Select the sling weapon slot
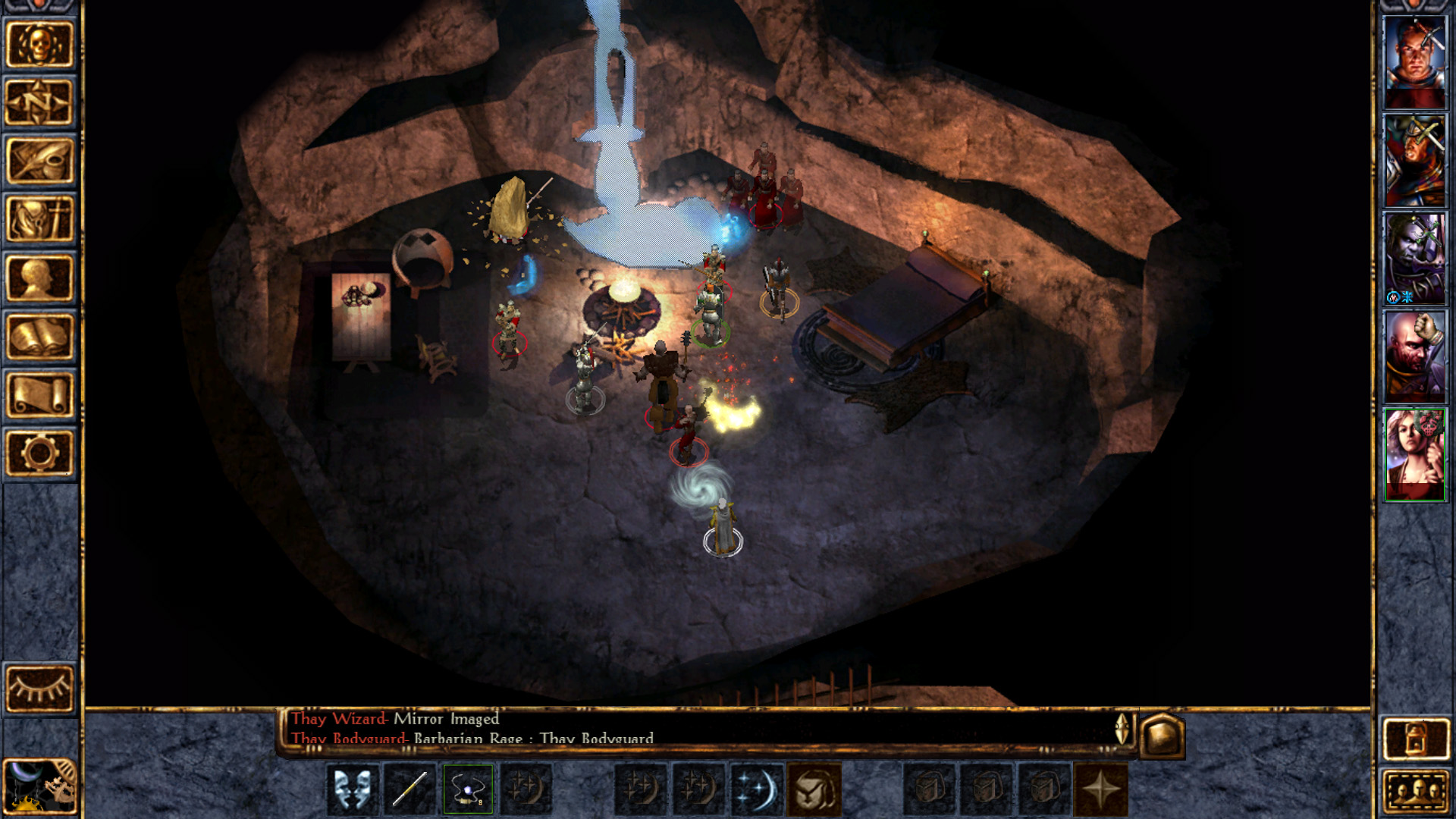The image size is (1456, 819). 468,789
